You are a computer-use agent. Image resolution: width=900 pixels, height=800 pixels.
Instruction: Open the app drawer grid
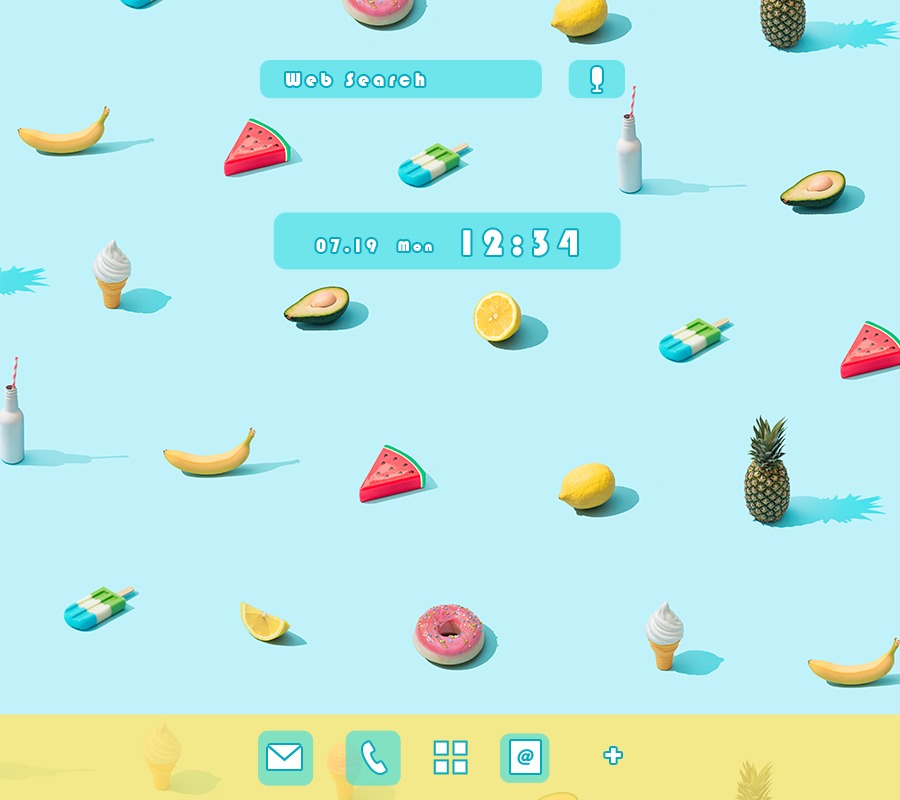tap(450, 758)
